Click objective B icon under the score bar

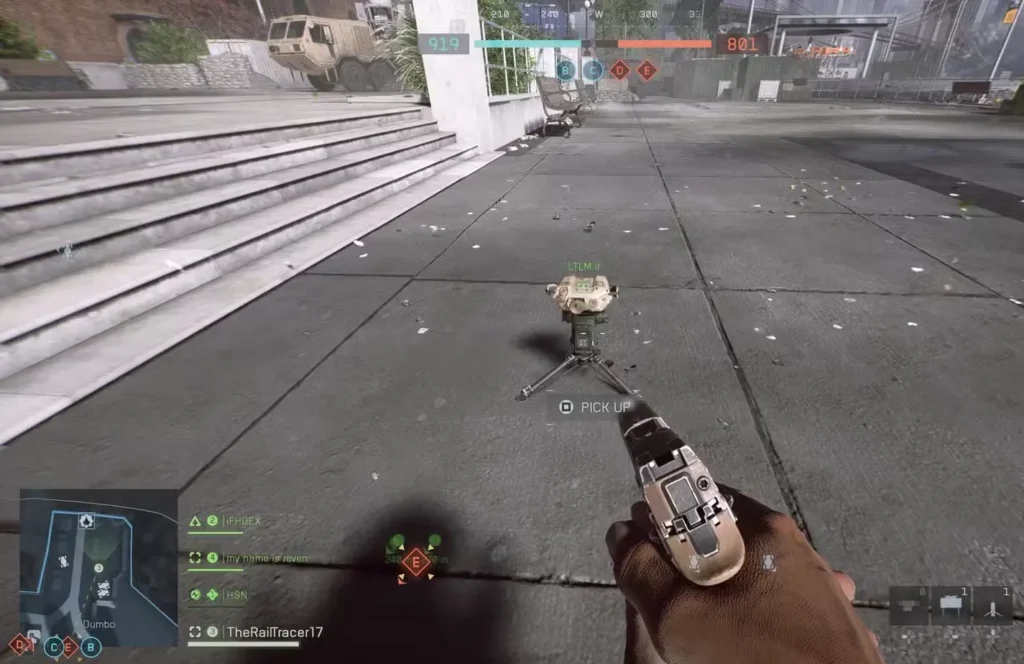566,70
